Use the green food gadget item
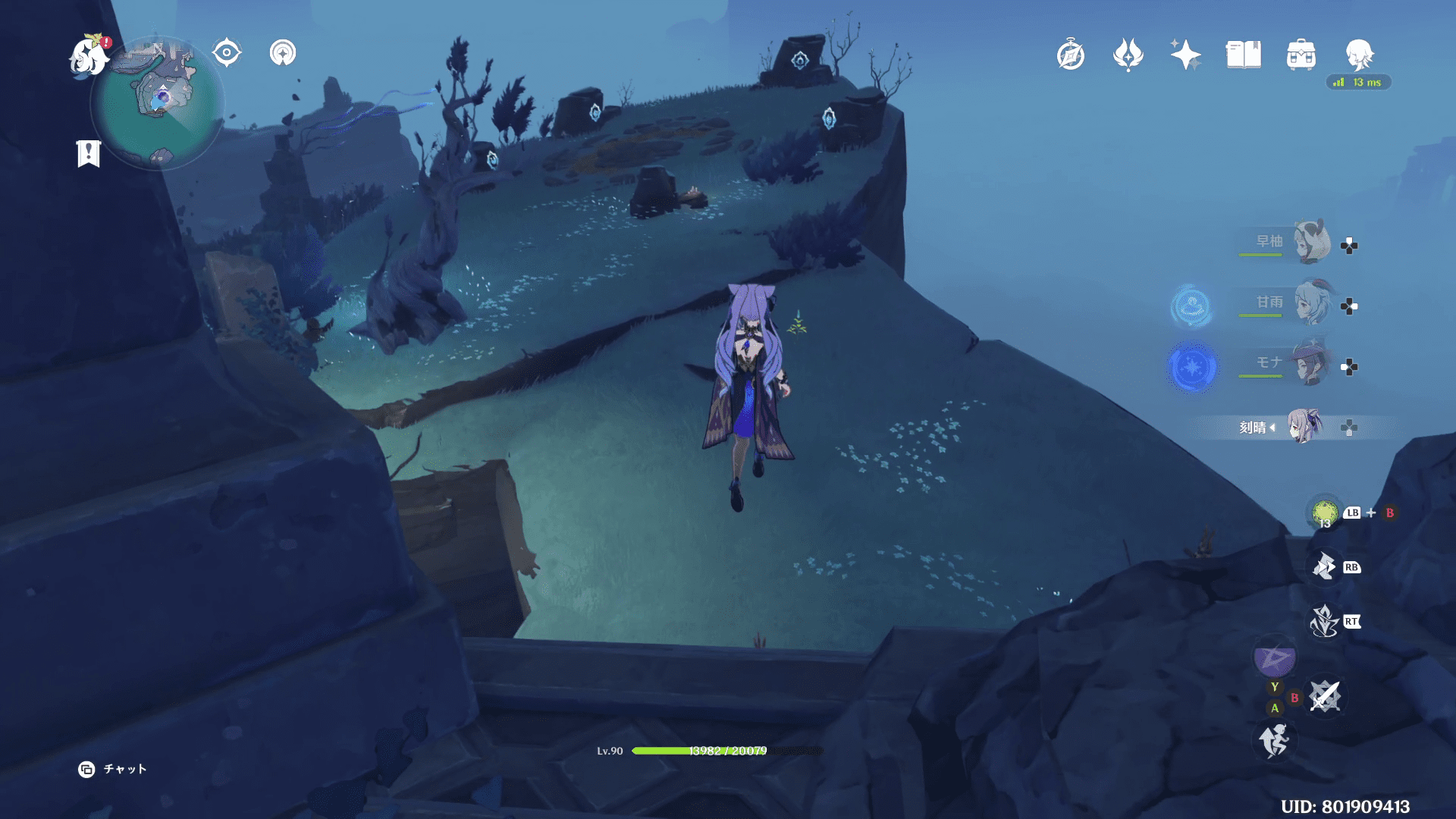Image resolution: width=1456 pixels, height=819 pixels. [1325, 513]
